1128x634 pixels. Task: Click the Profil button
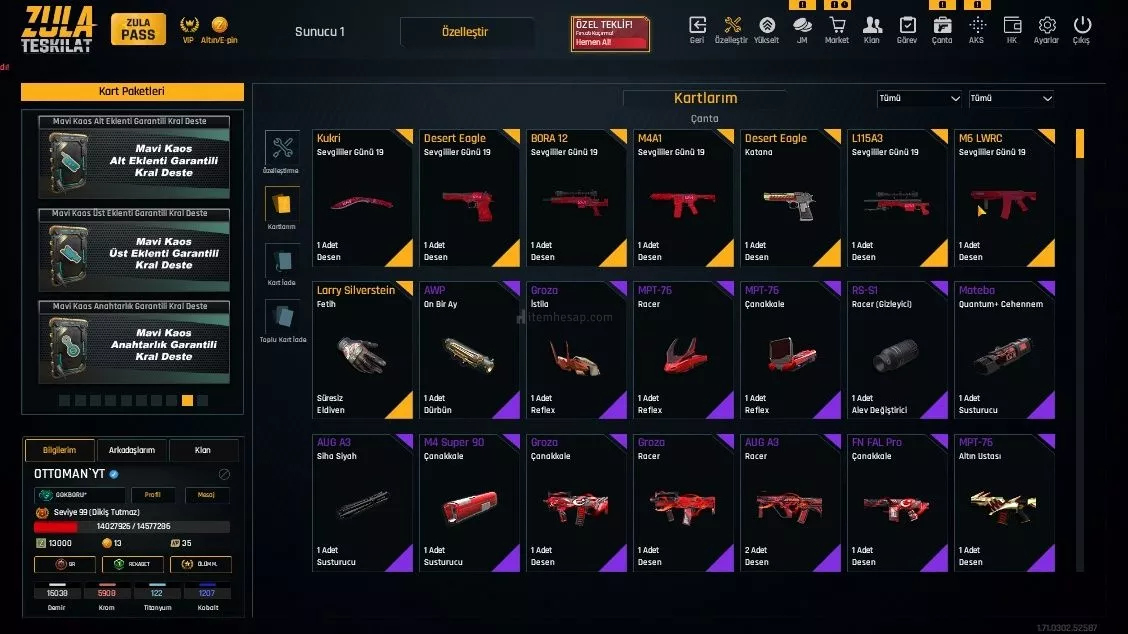tap(152, 495)
